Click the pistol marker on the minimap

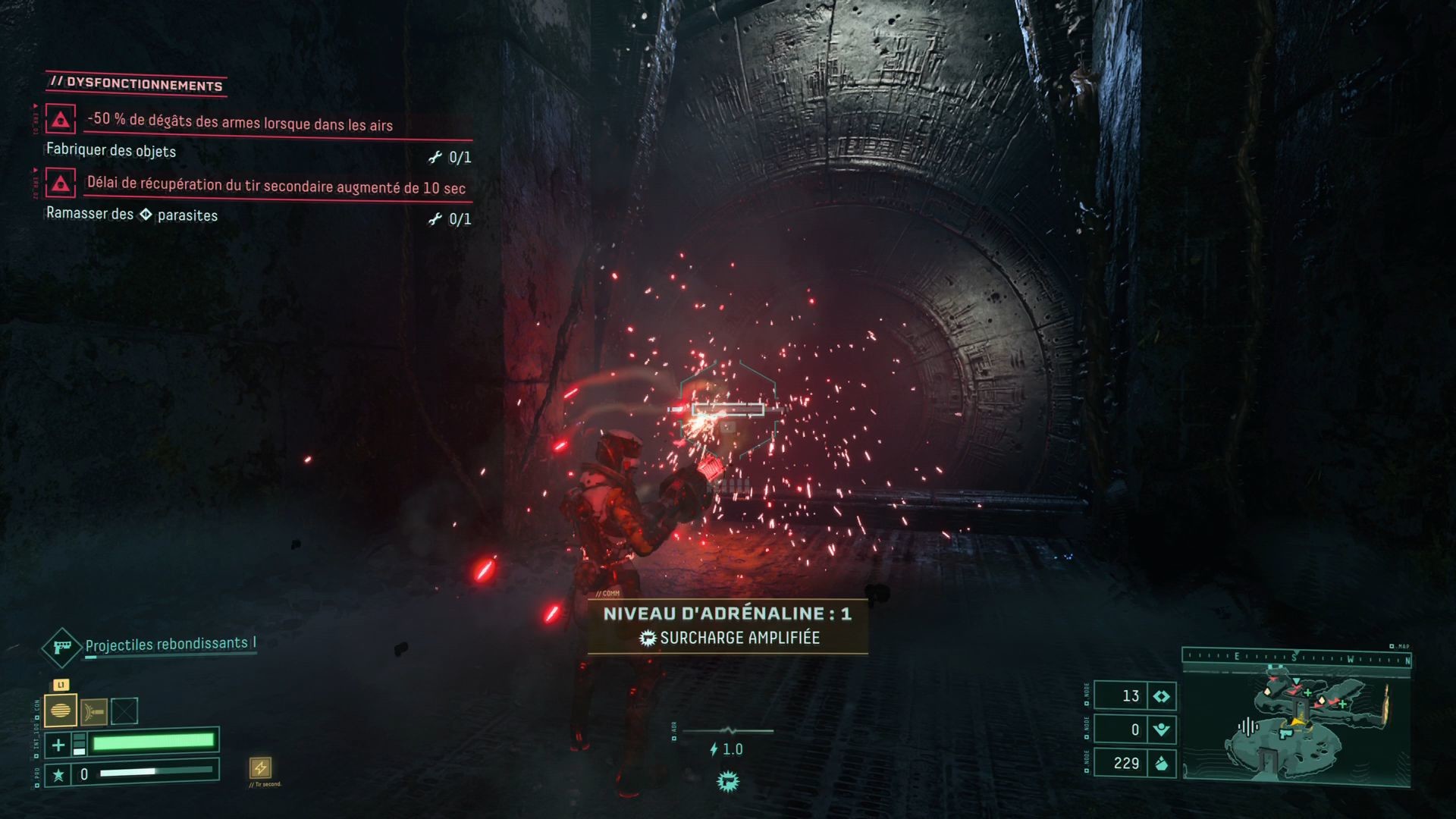(1285, 733)
